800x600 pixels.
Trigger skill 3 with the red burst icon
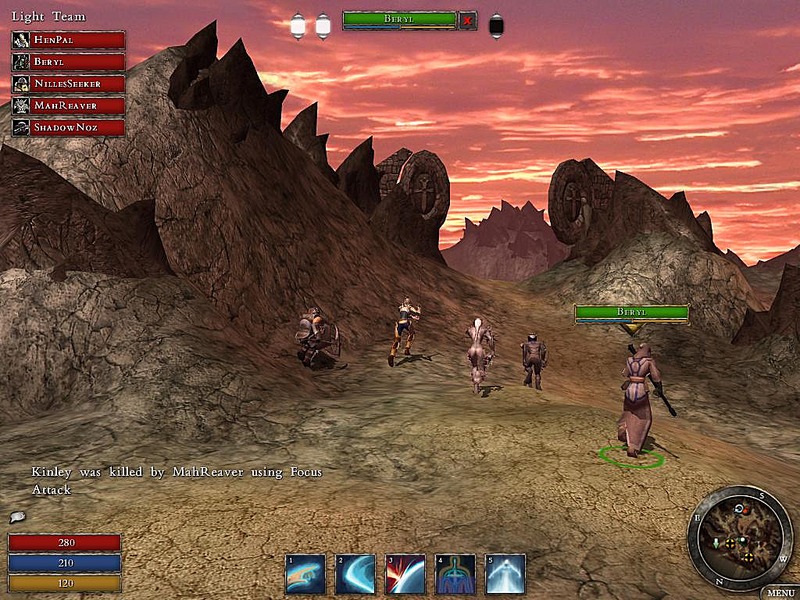(x=405, y=574)
